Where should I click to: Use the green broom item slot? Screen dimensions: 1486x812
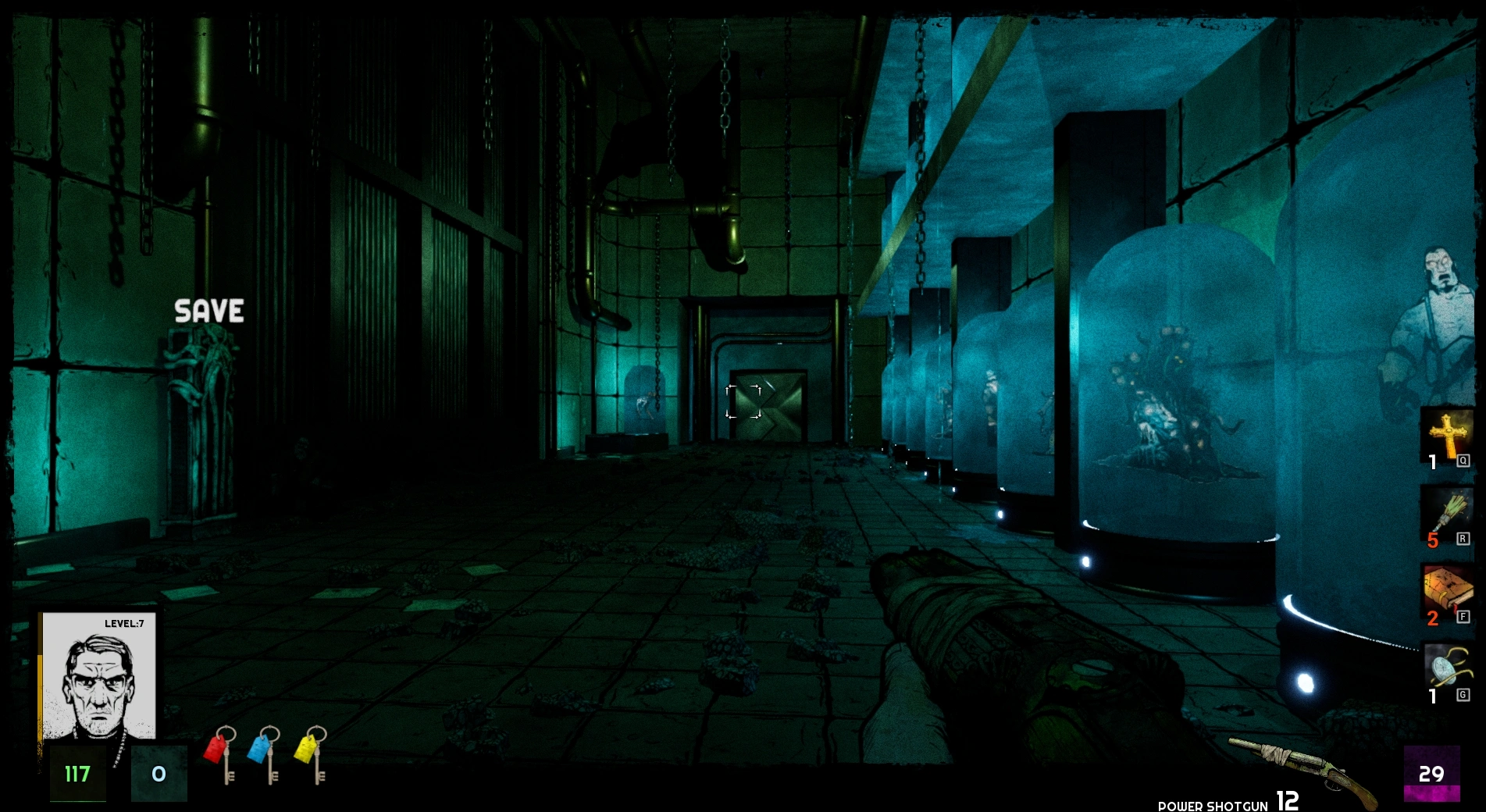pyautogui.click(x=1446, y=515)
